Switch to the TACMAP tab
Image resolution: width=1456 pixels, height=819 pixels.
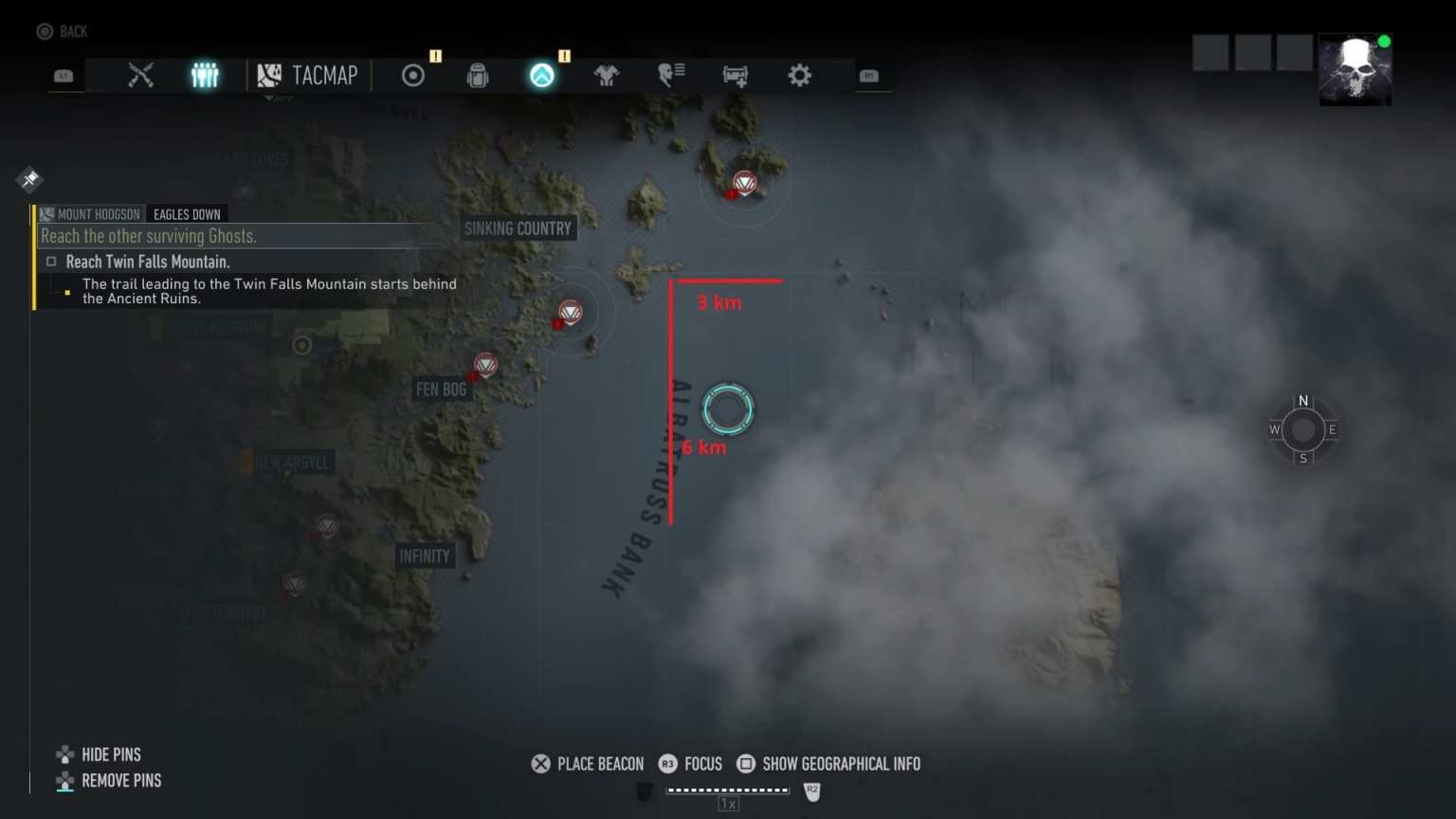[308, 75]
